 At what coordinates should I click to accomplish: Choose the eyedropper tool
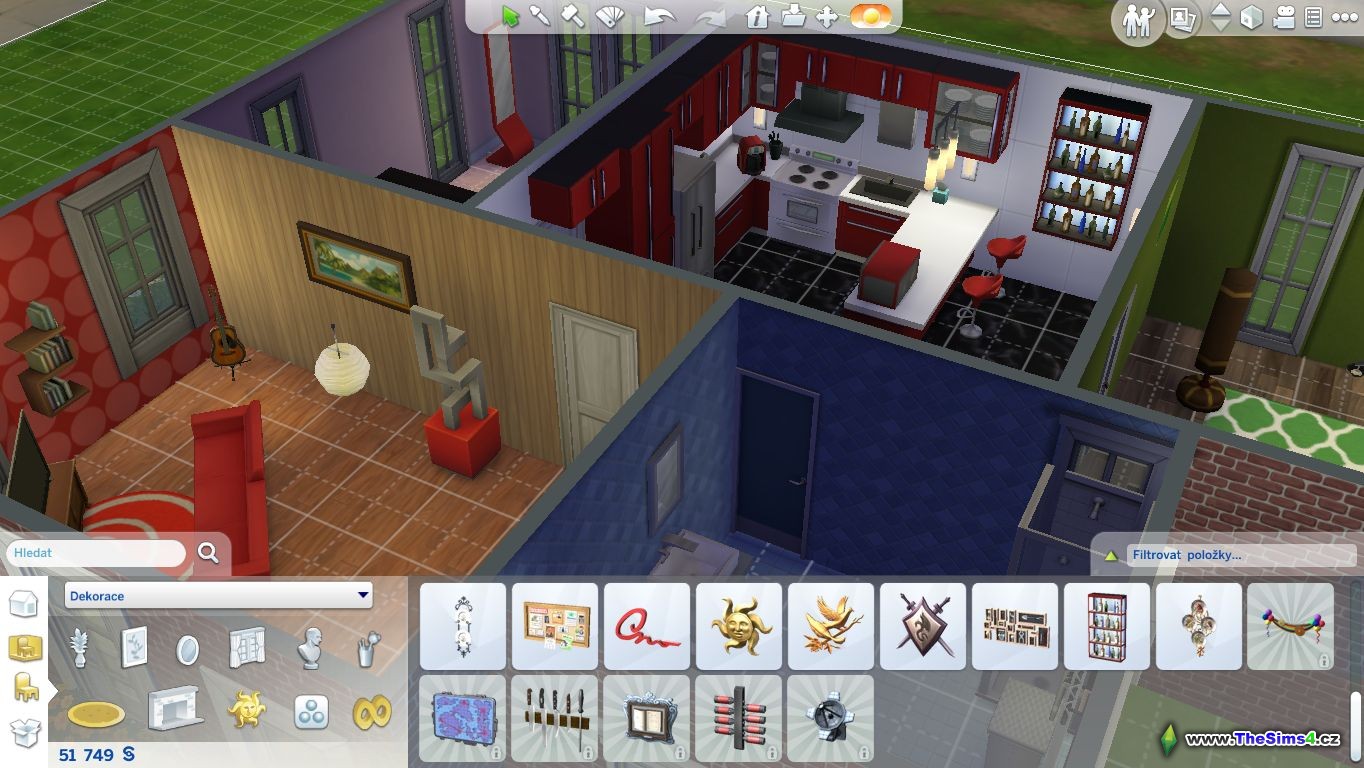[540, 16]
